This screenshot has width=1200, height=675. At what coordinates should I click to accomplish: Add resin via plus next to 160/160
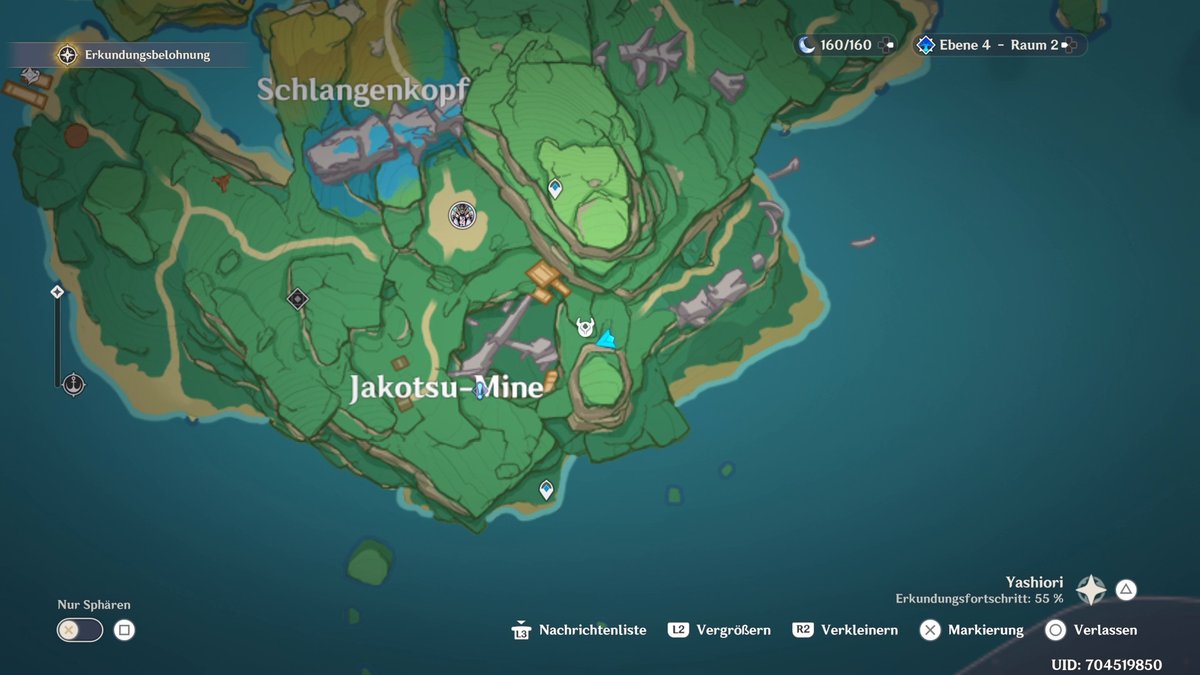[886, 45]
